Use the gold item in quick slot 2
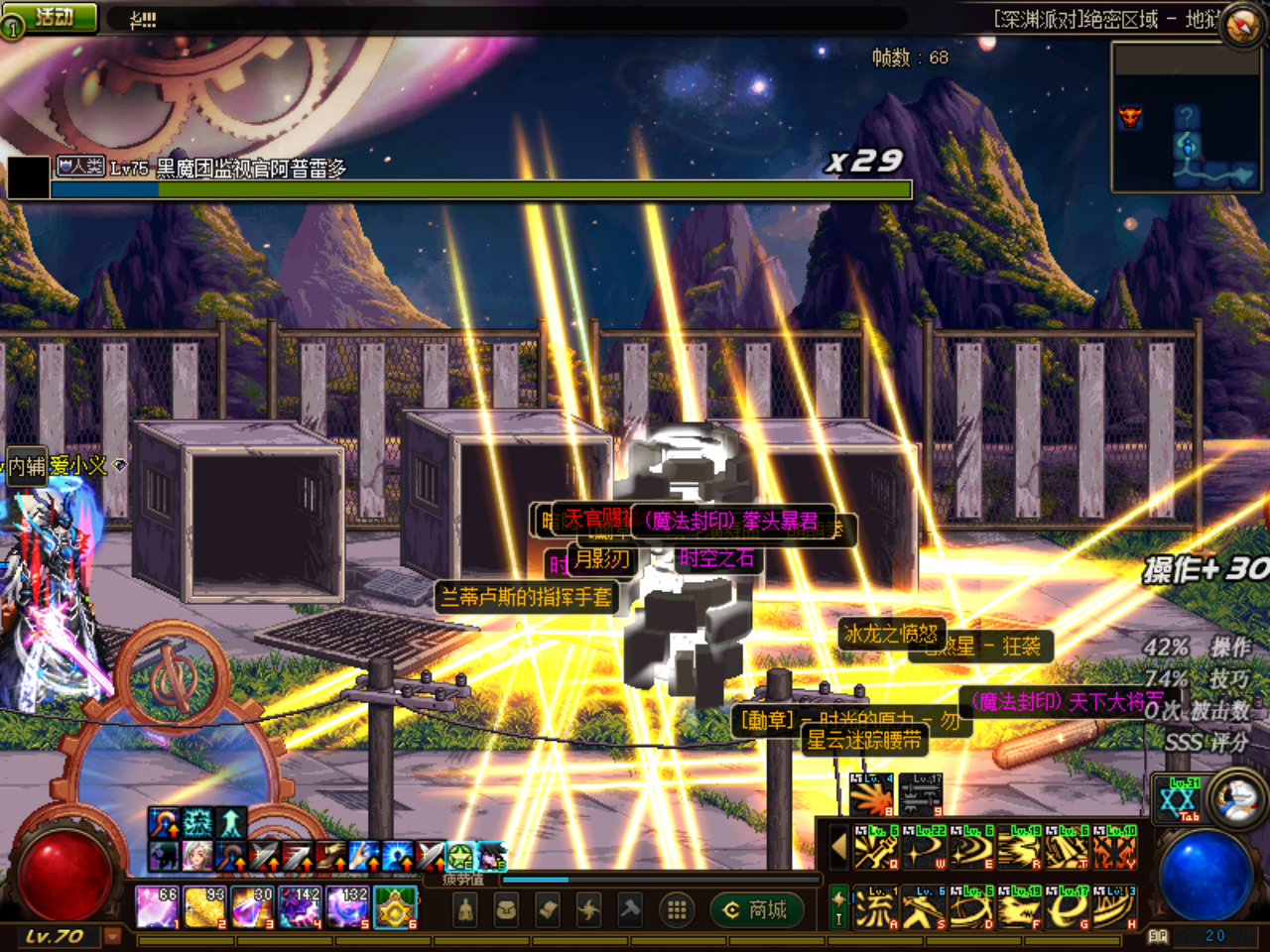Image resolution: width=1270 pixels, height=952 pixels. coord(204,907)
